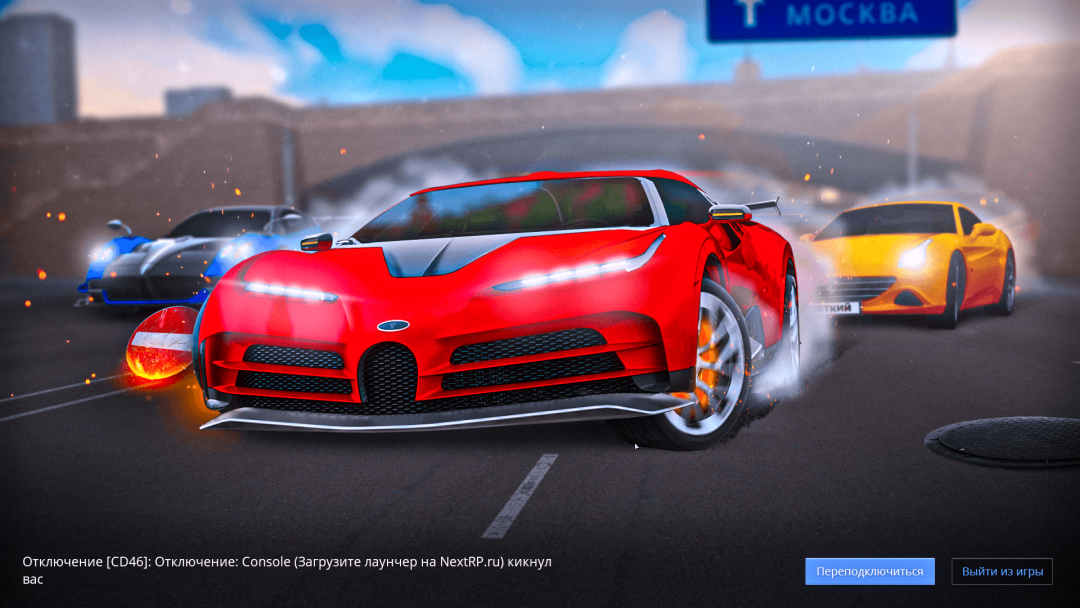
Task: Click the Переподключиться reconnect button
Action: tap(869, 571)
